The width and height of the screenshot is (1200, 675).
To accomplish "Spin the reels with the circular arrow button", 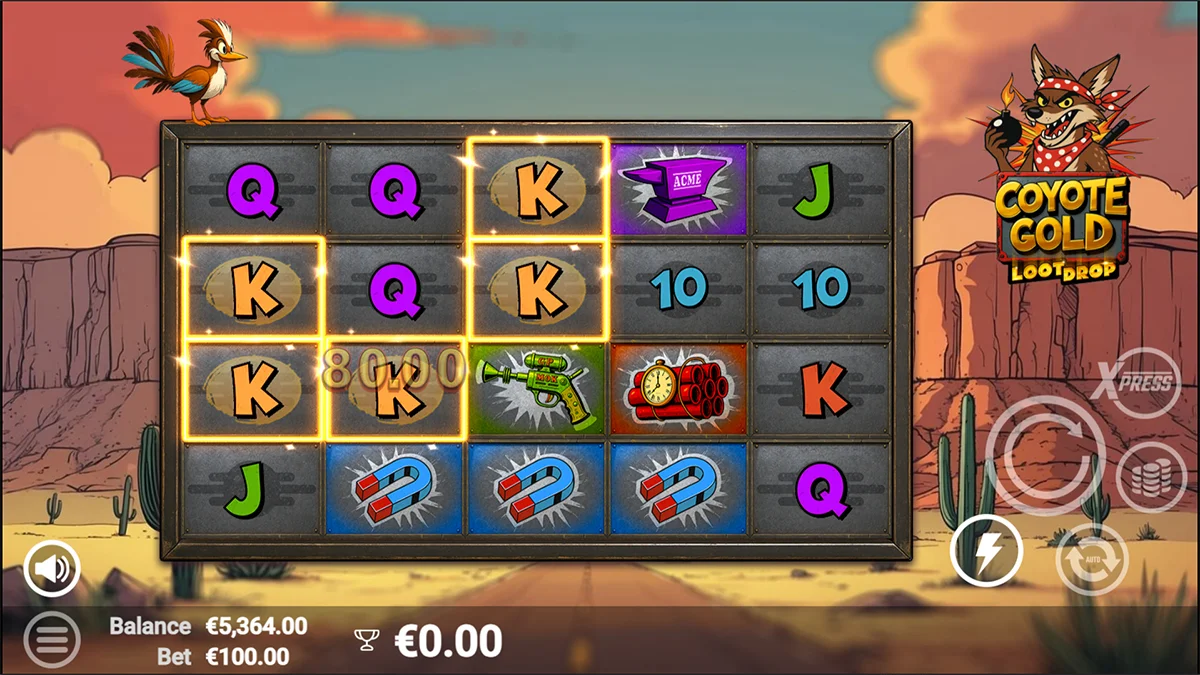I will [x=1045, y=456].
